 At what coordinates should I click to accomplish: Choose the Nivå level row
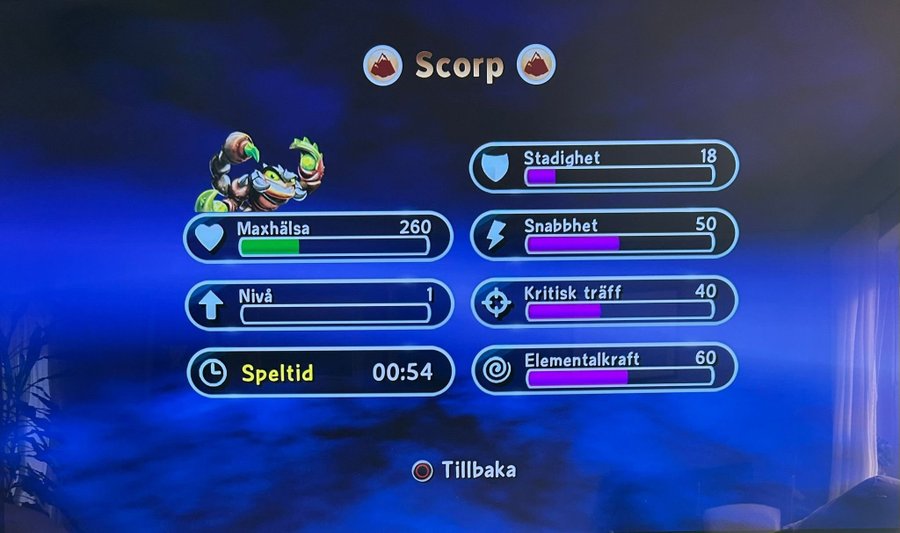click(x=318, y=305)
